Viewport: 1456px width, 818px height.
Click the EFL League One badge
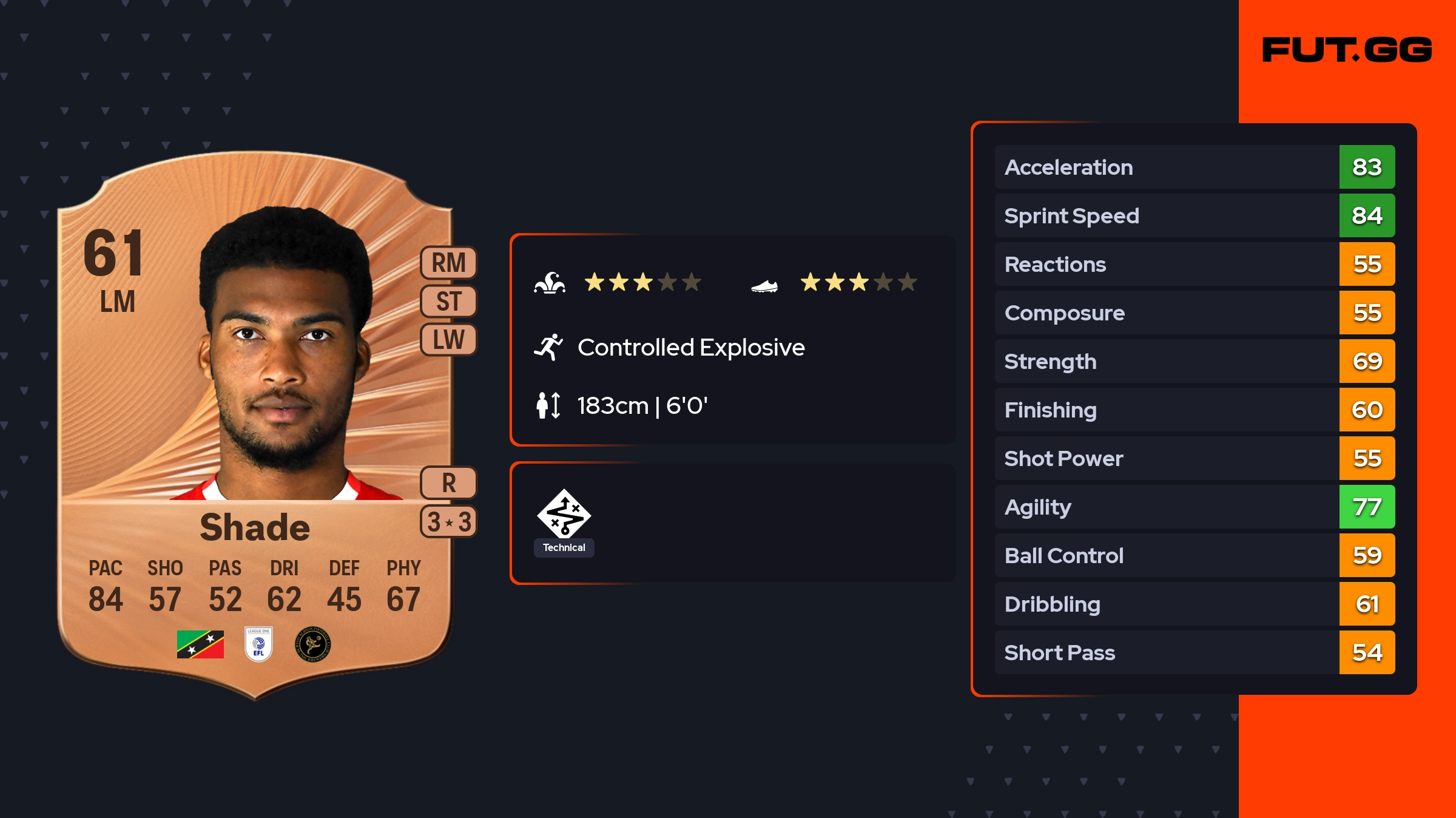[x=258, y=644]
